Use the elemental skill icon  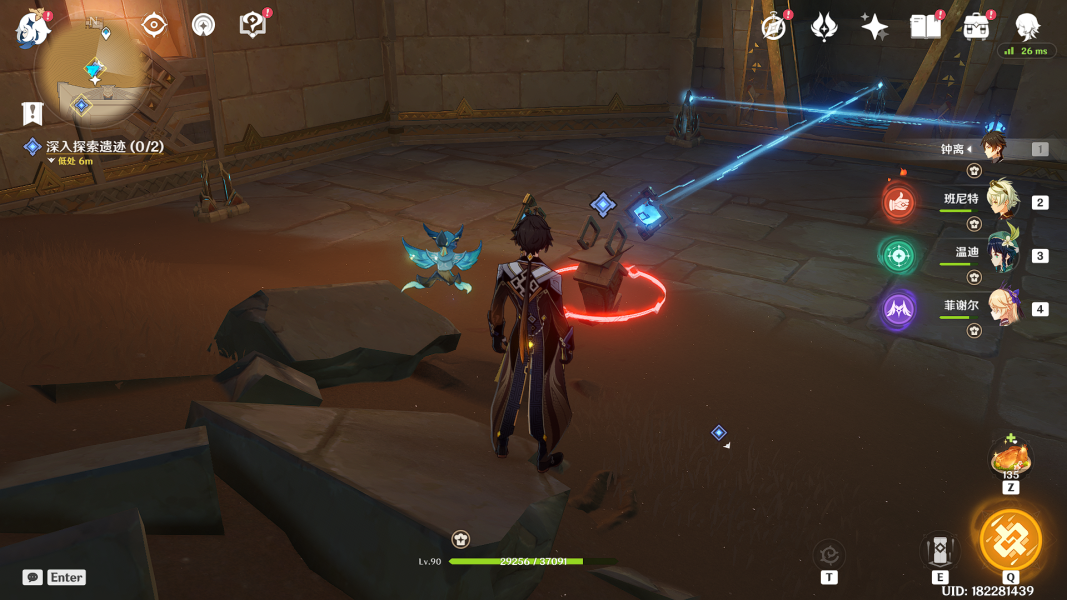(x=940, y=549)
